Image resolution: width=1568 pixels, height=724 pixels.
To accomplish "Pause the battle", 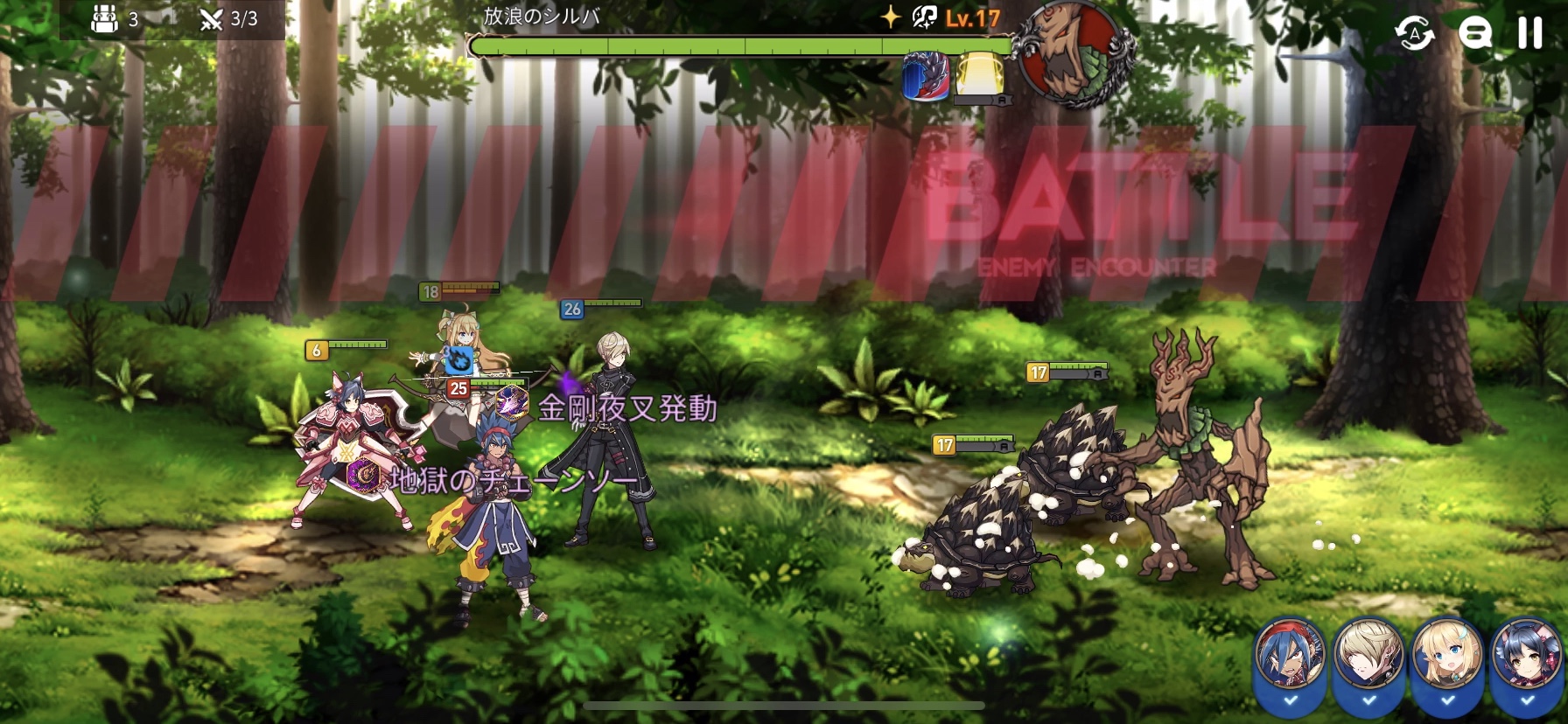I will click(1529, 33).
